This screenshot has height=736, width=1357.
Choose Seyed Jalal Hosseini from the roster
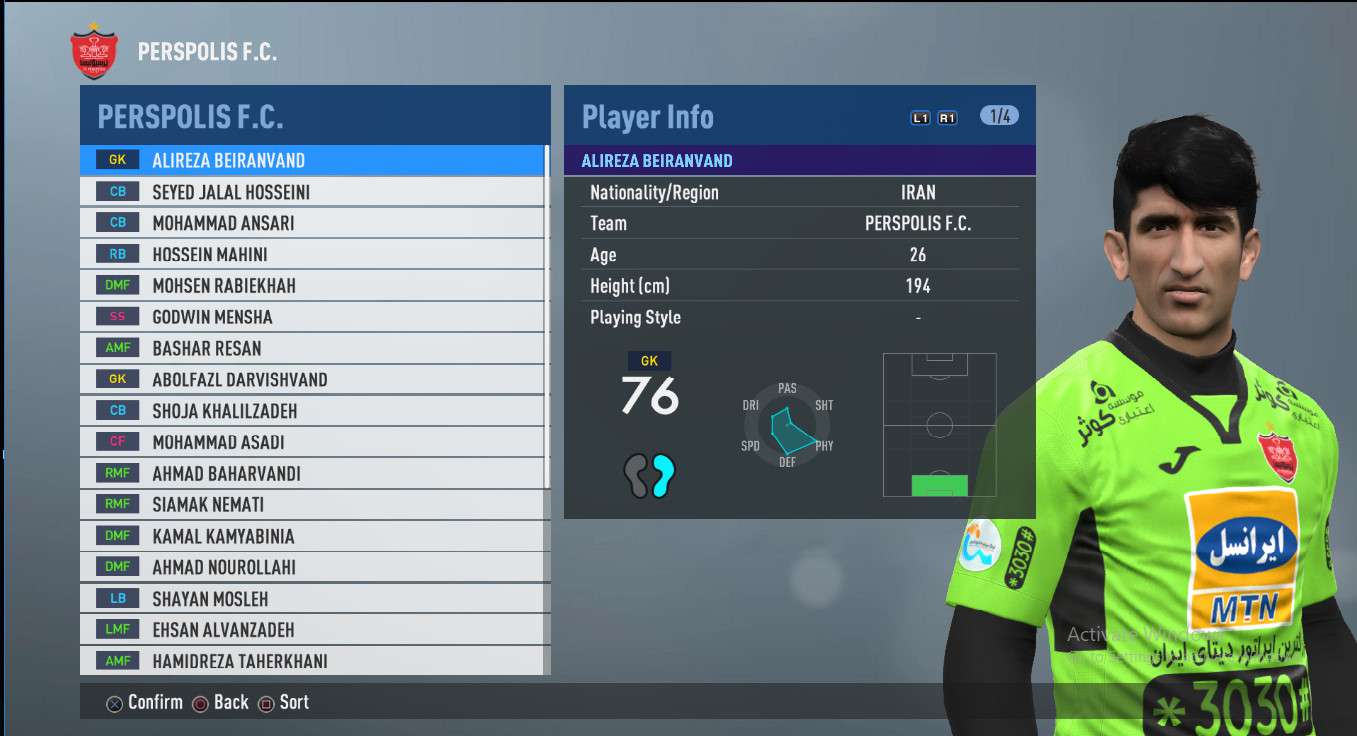click(x=313, y=192)
